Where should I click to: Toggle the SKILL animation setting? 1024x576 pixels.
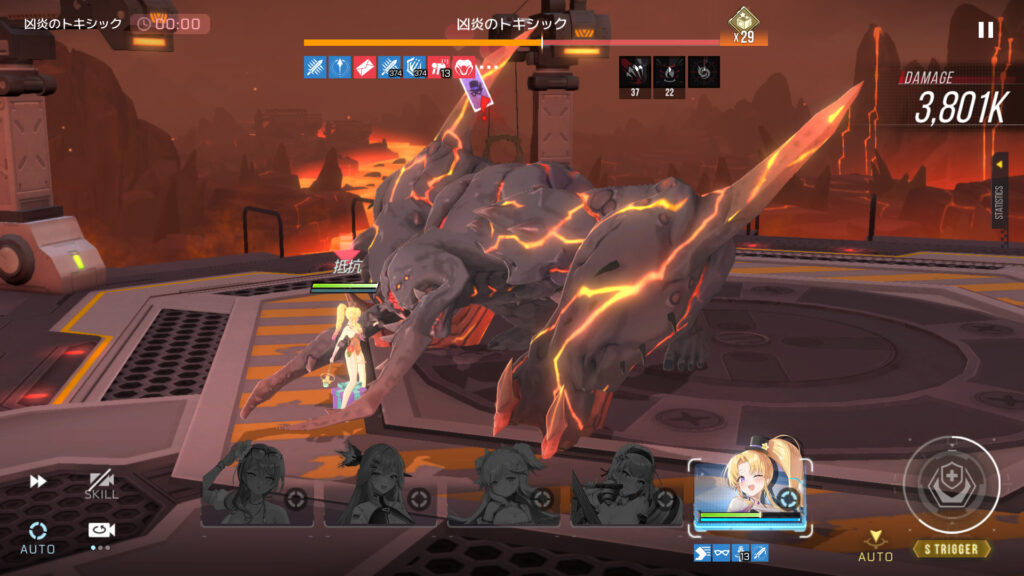pos(101,485)
